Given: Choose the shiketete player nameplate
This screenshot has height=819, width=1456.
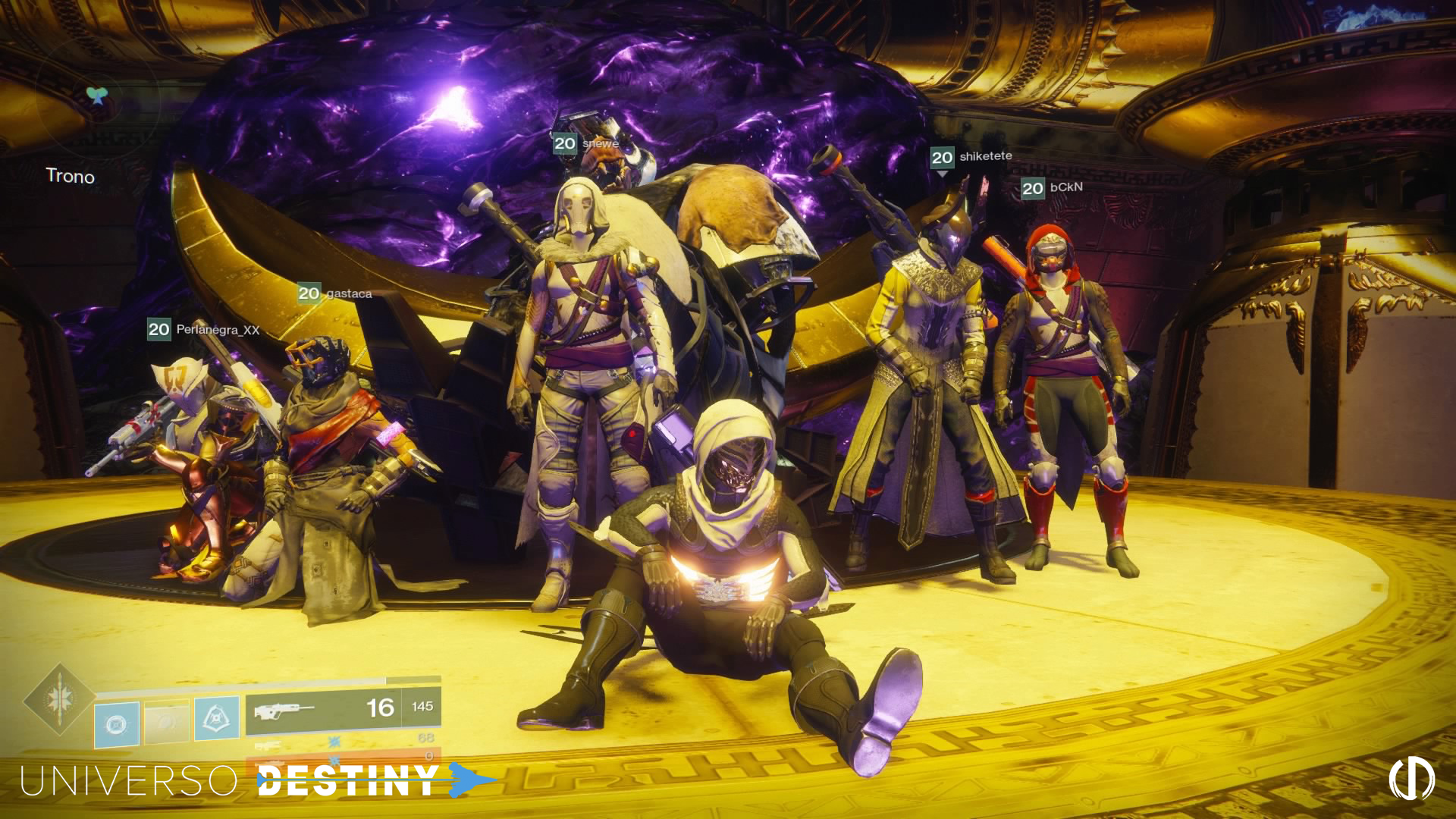Looking at the screenshot, I should (971, 157).
